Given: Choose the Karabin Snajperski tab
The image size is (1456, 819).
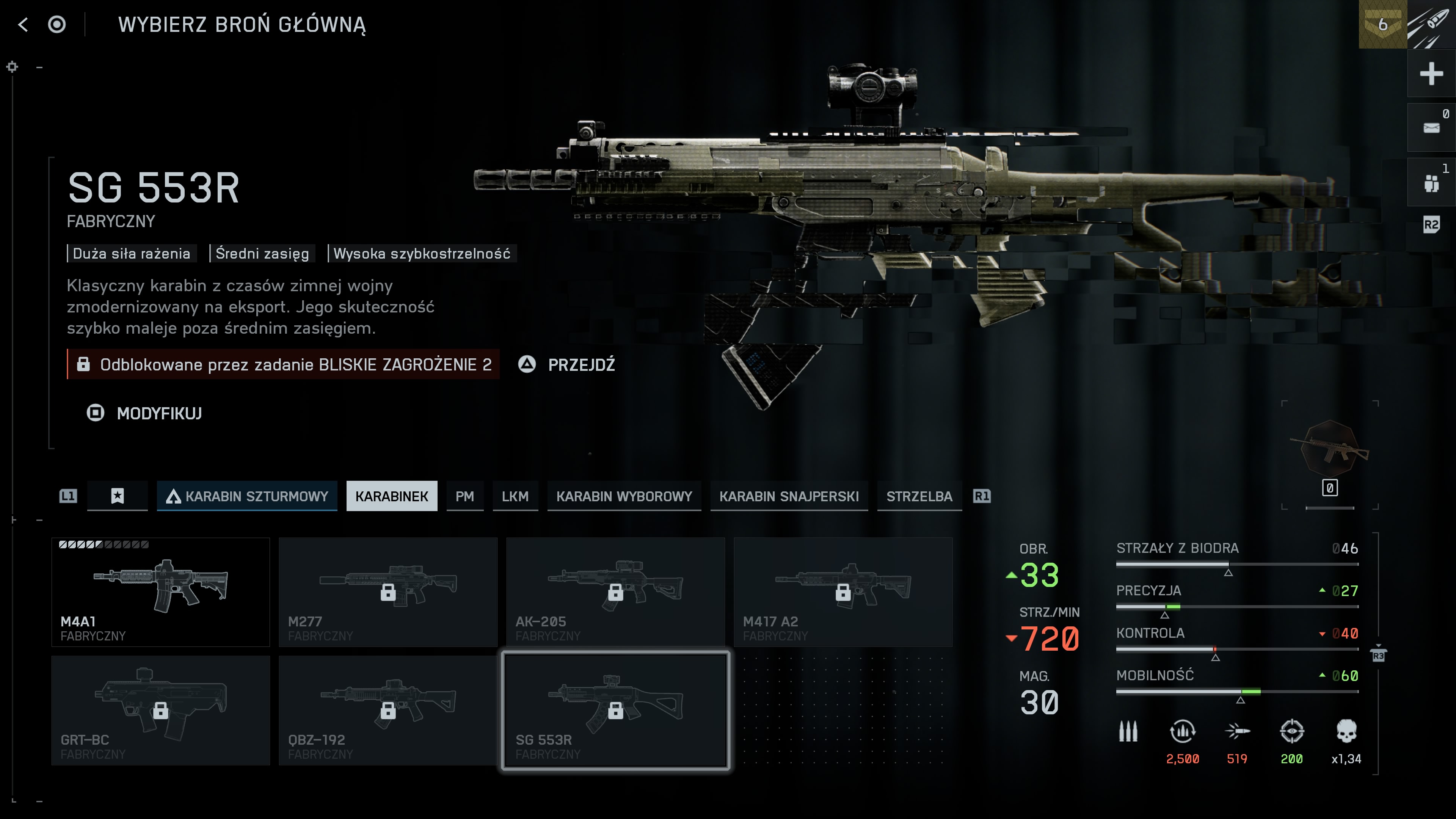Looking at the screenshot, I should click(x=789, y=496).
